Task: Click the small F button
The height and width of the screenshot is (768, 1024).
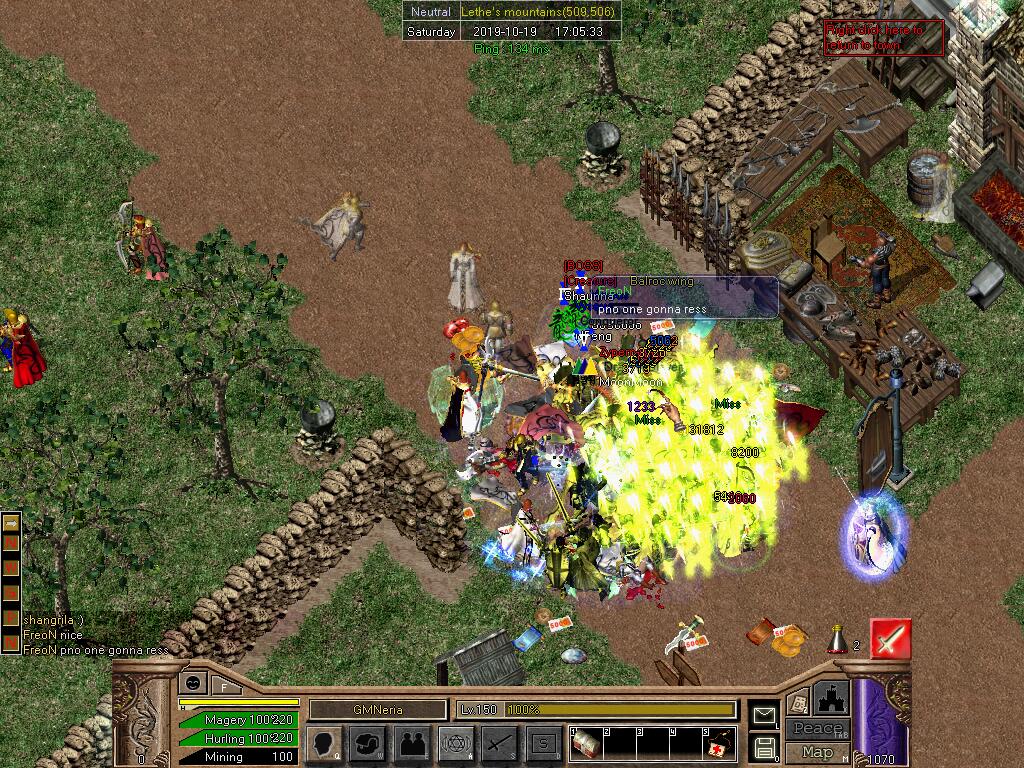Action: [224, 688]
